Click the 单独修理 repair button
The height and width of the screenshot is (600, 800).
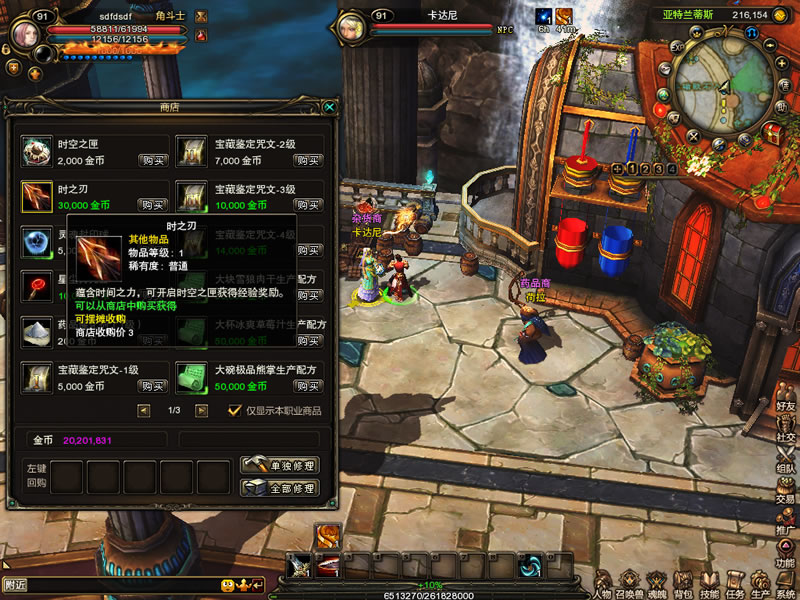coord(280,466)
